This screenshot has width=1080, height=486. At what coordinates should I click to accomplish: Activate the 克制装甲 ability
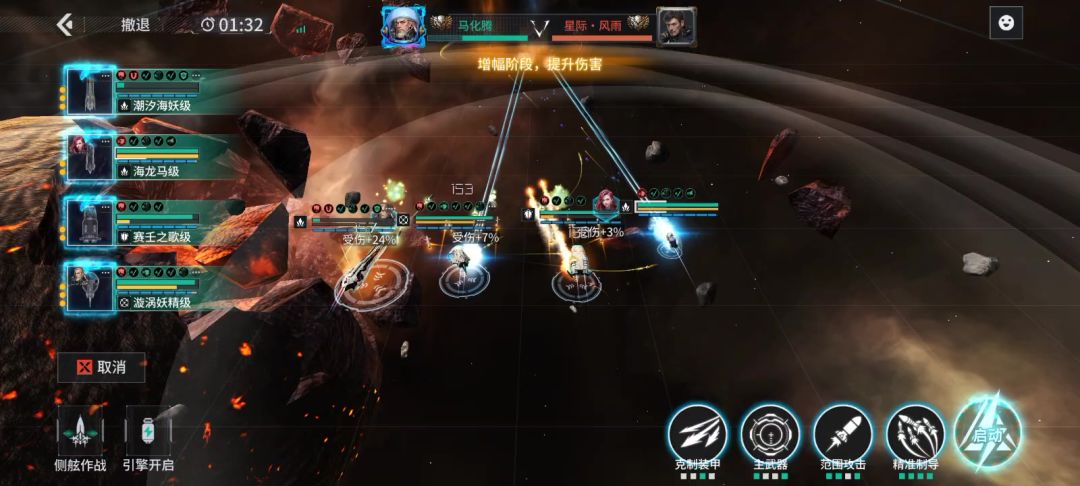coord(697,433)
